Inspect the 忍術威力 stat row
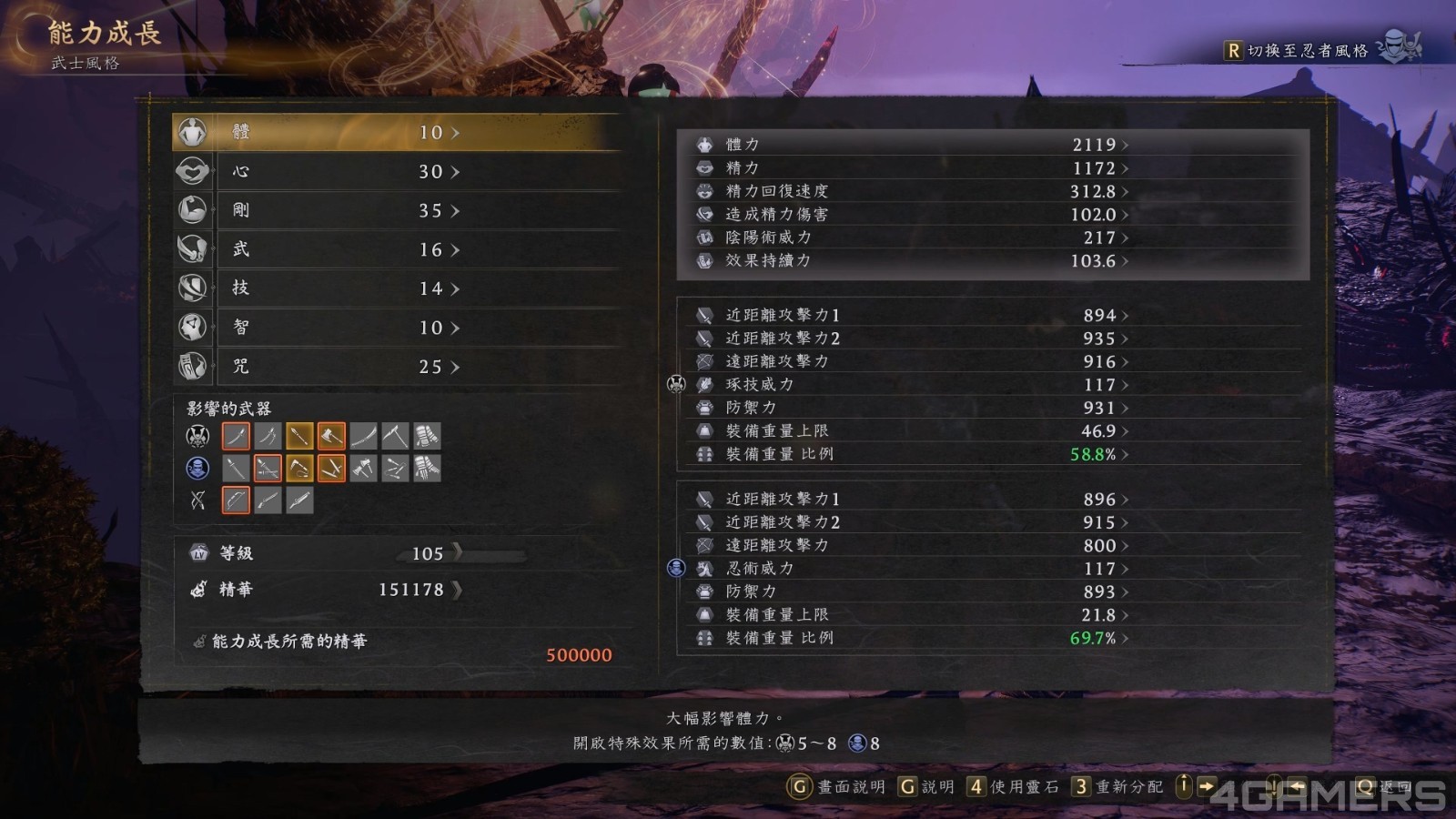This screenshot has width=1456, height=819. click(x=910, y=569)
